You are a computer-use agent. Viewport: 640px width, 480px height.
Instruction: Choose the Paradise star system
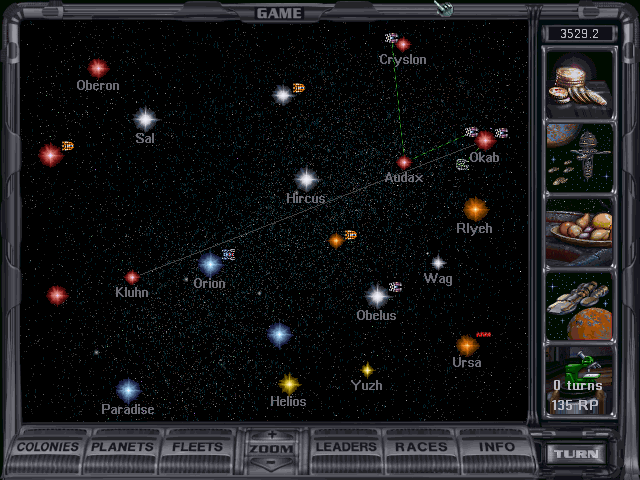click(x=128, y=390)
